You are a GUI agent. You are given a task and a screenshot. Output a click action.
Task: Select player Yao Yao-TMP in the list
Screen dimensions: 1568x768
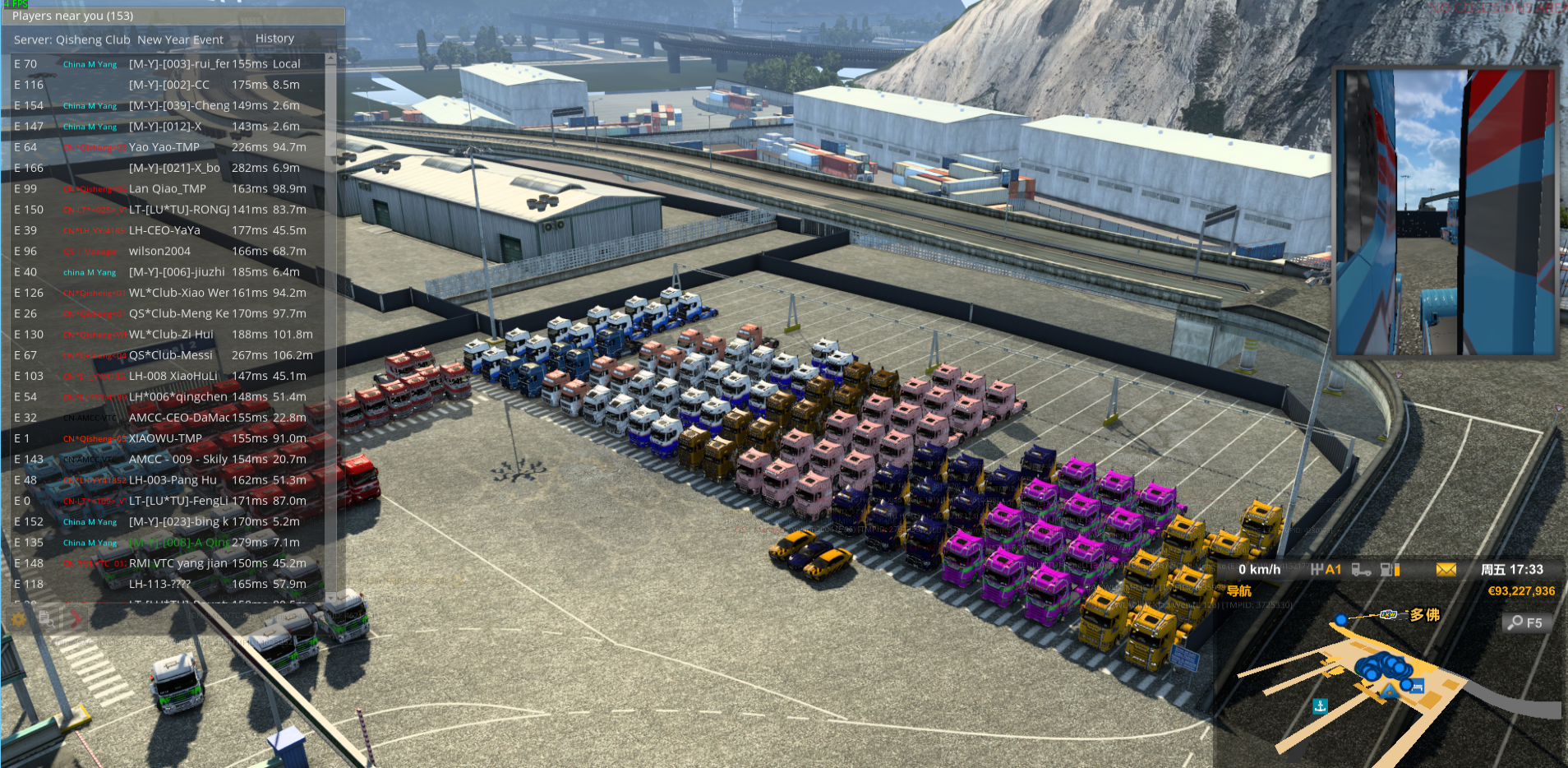164,147
